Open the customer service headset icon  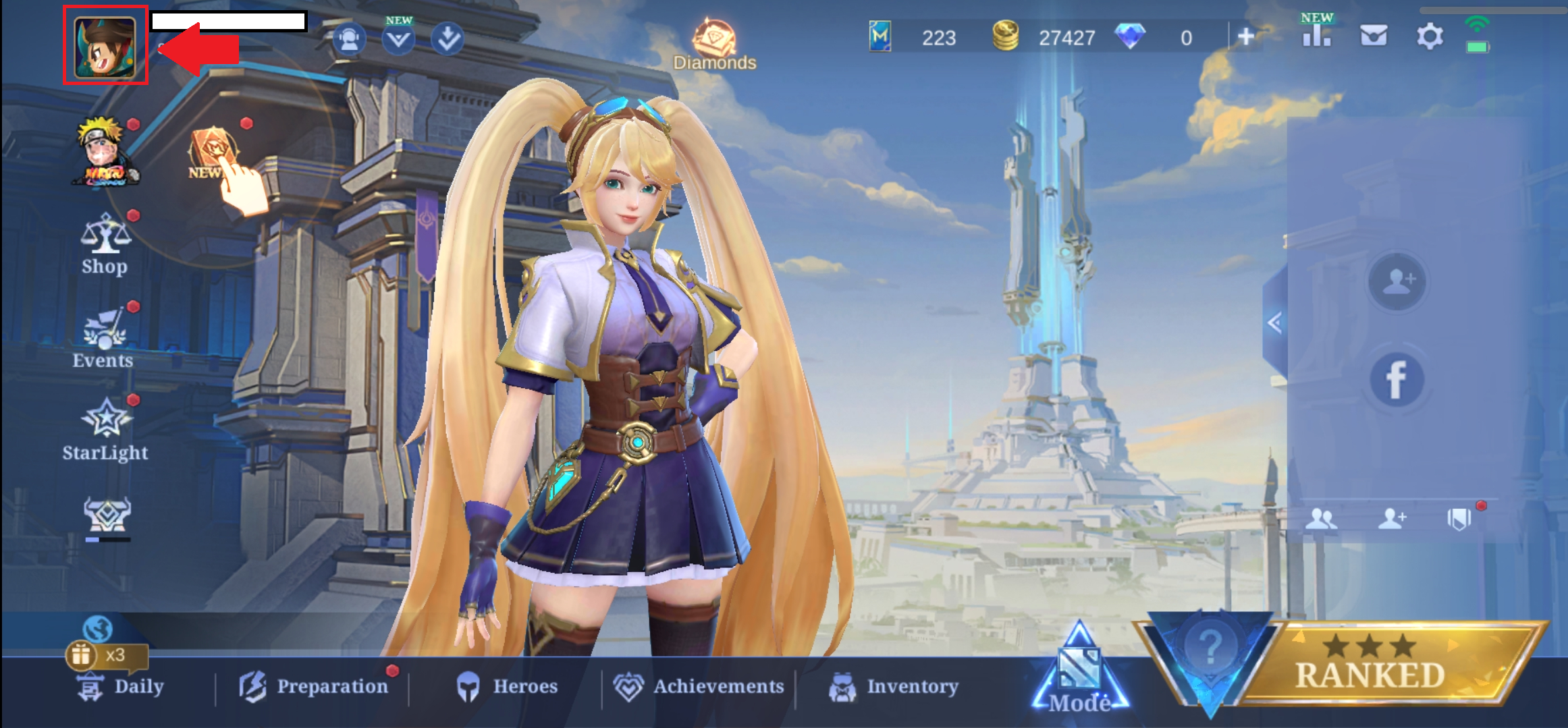350,39
